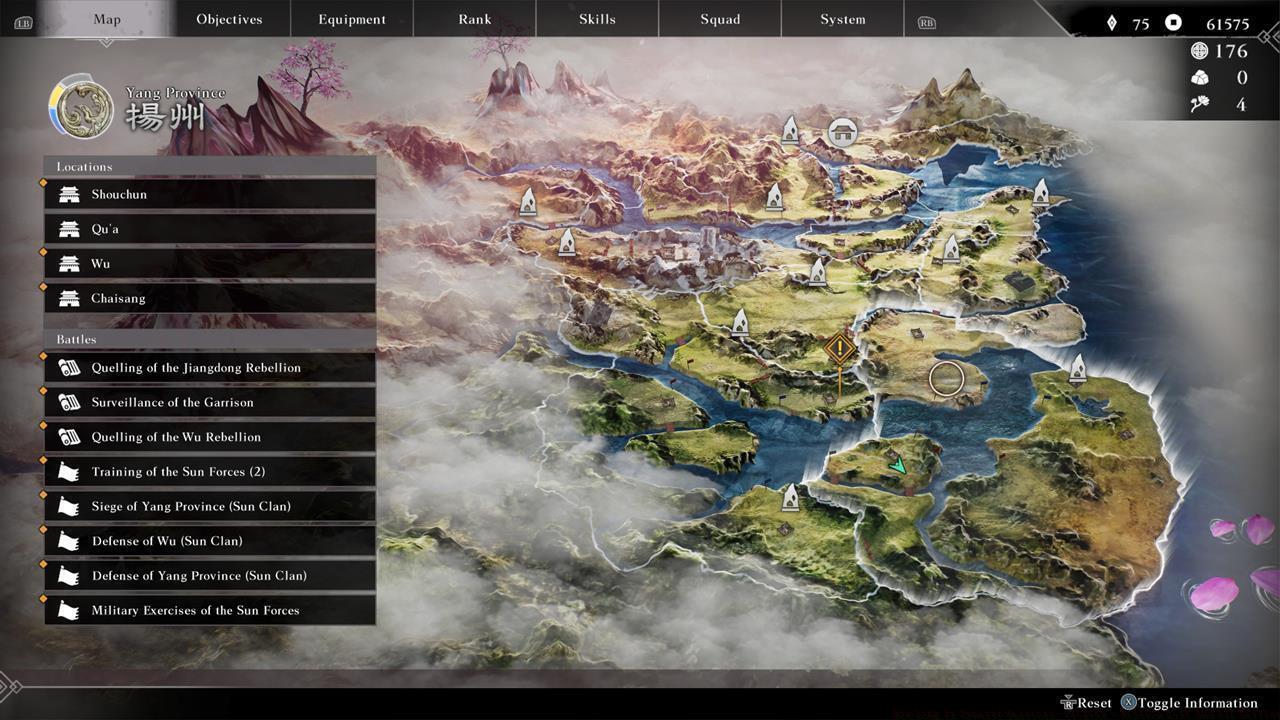Switch to the Objectives tab
1280x720 pixels.
click(x=228, y=18)
